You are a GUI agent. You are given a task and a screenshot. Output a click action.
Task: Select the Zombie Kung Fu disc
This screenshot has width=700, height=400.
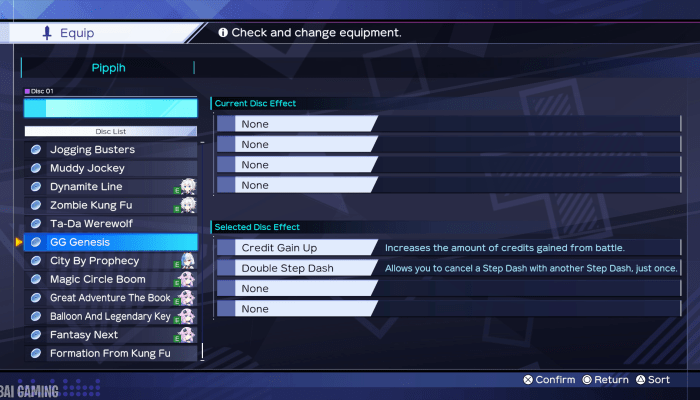[110, 205]
